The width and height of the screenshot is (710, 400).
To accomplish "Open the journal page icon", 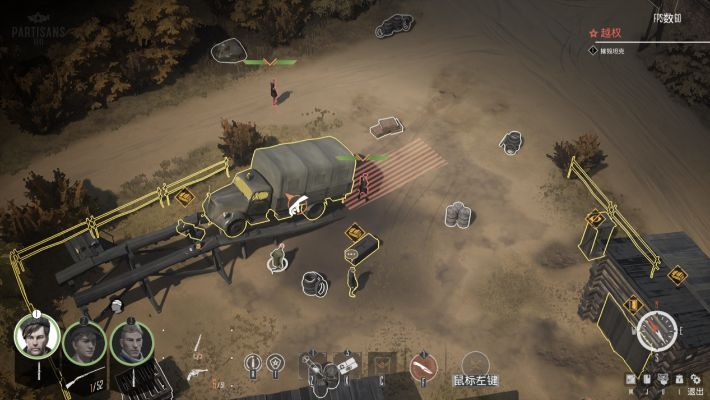I will pos(646,379).
